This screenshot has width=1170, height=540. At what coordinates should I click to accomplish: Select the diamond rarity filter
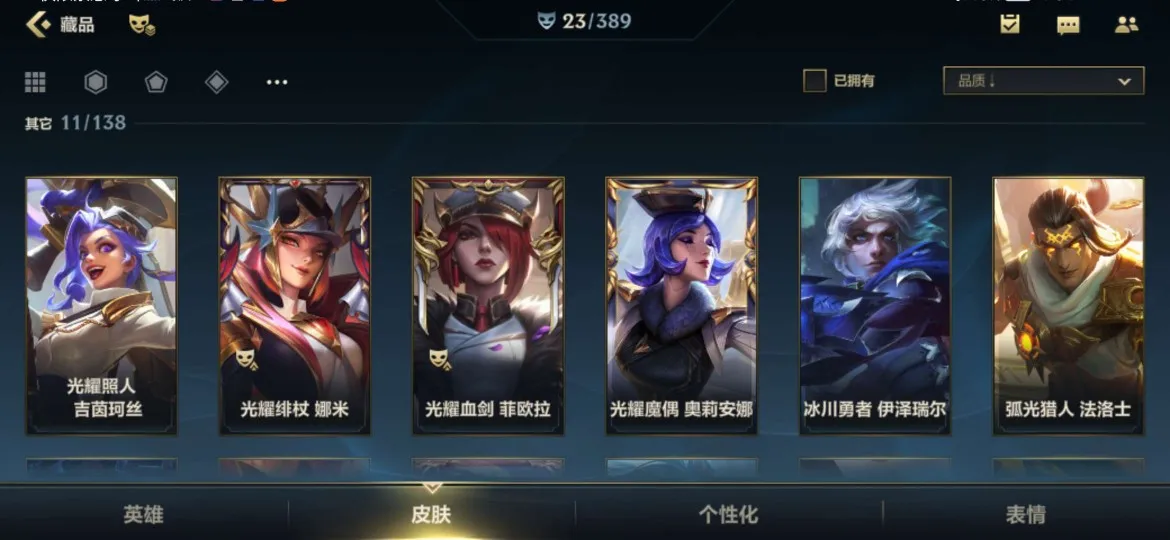pos(216,82)
